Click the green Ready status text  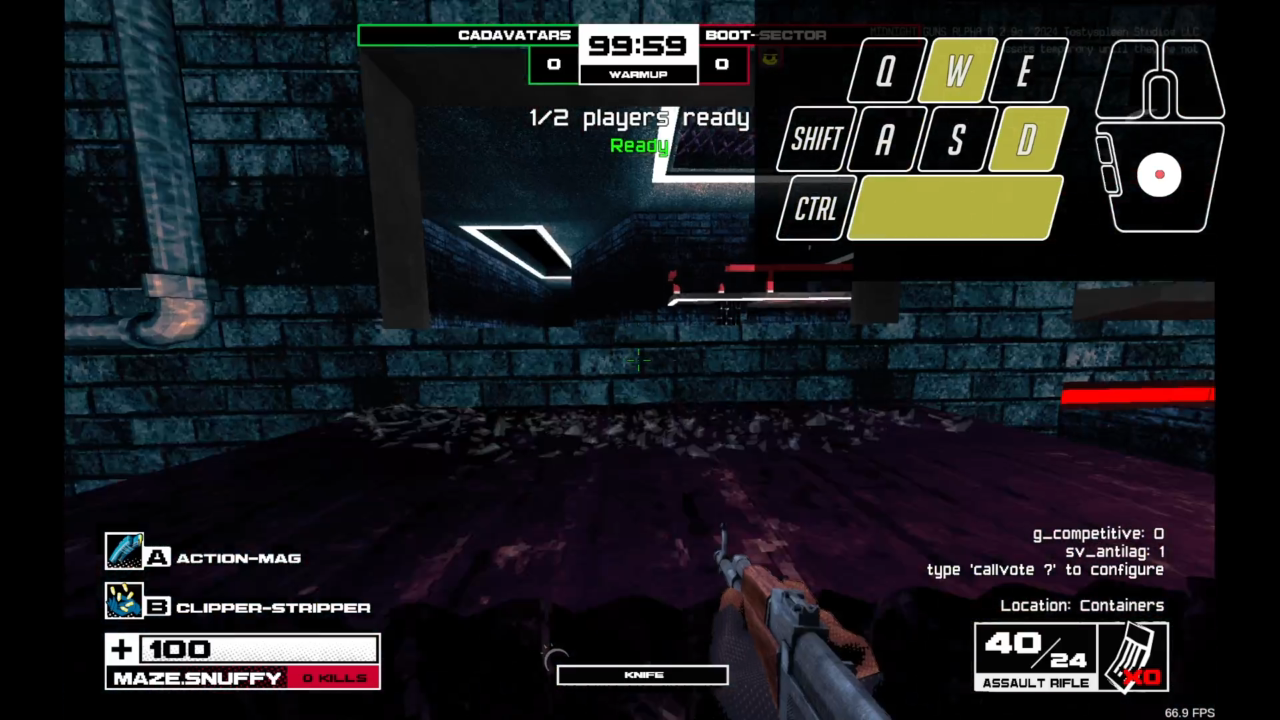pyautogui.click(x=638, y=145)
